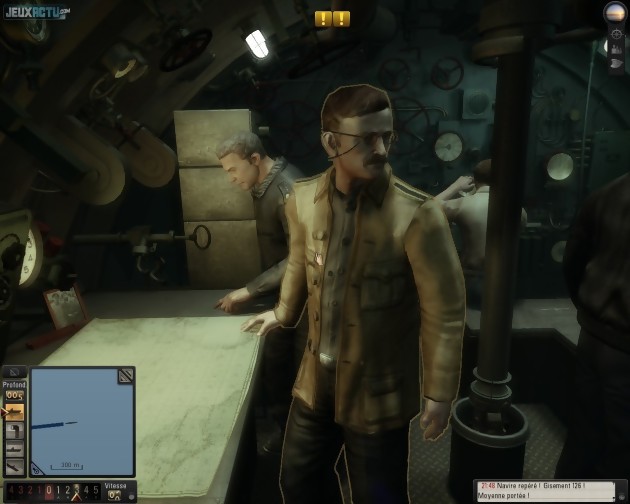This screenshot has width=630, height=504.
Task: Select the compass wheel navigation icon
Action: click(x=617, y=34)
